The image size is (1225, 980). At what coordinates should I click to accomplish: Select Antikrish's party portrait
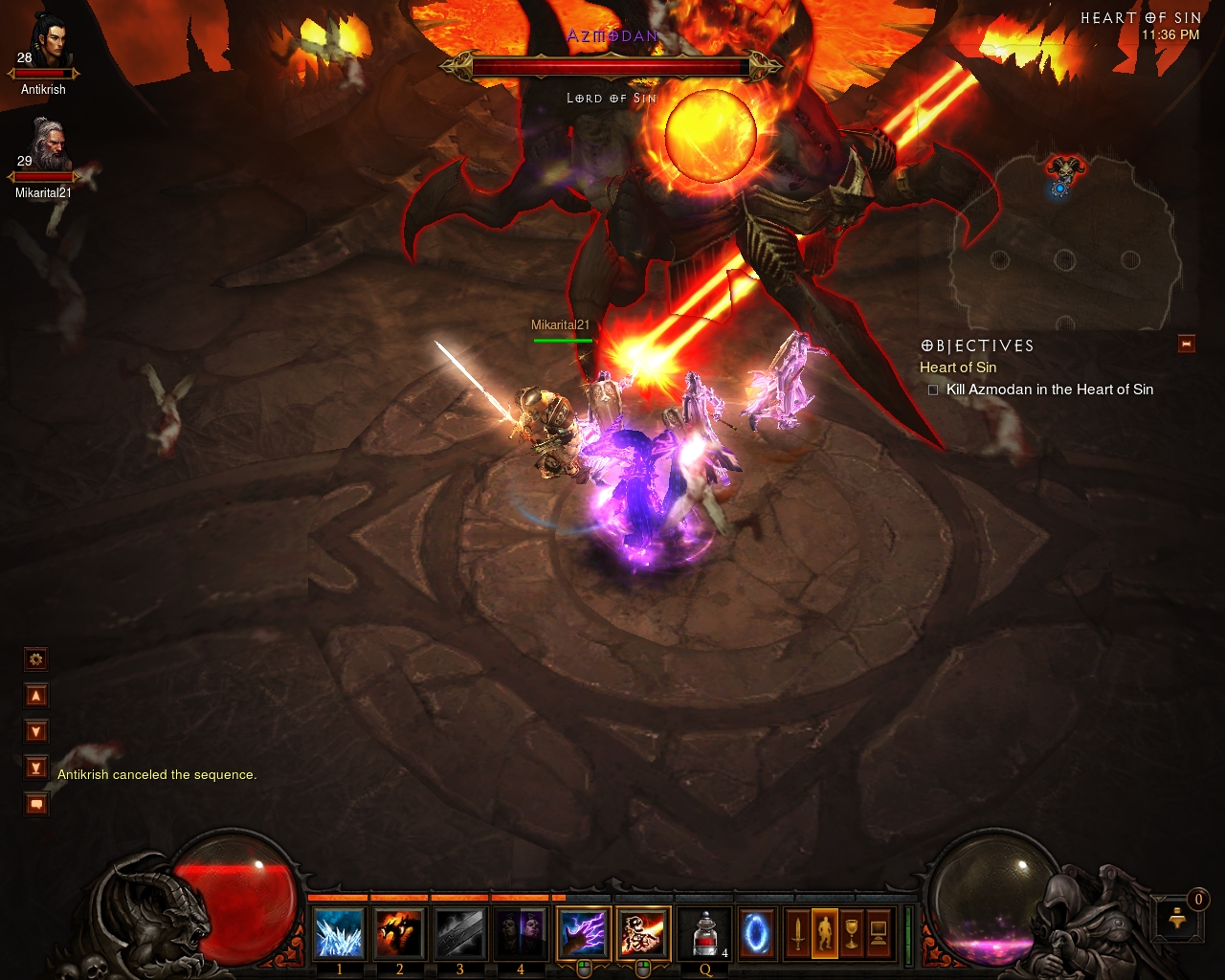point(48,43)
